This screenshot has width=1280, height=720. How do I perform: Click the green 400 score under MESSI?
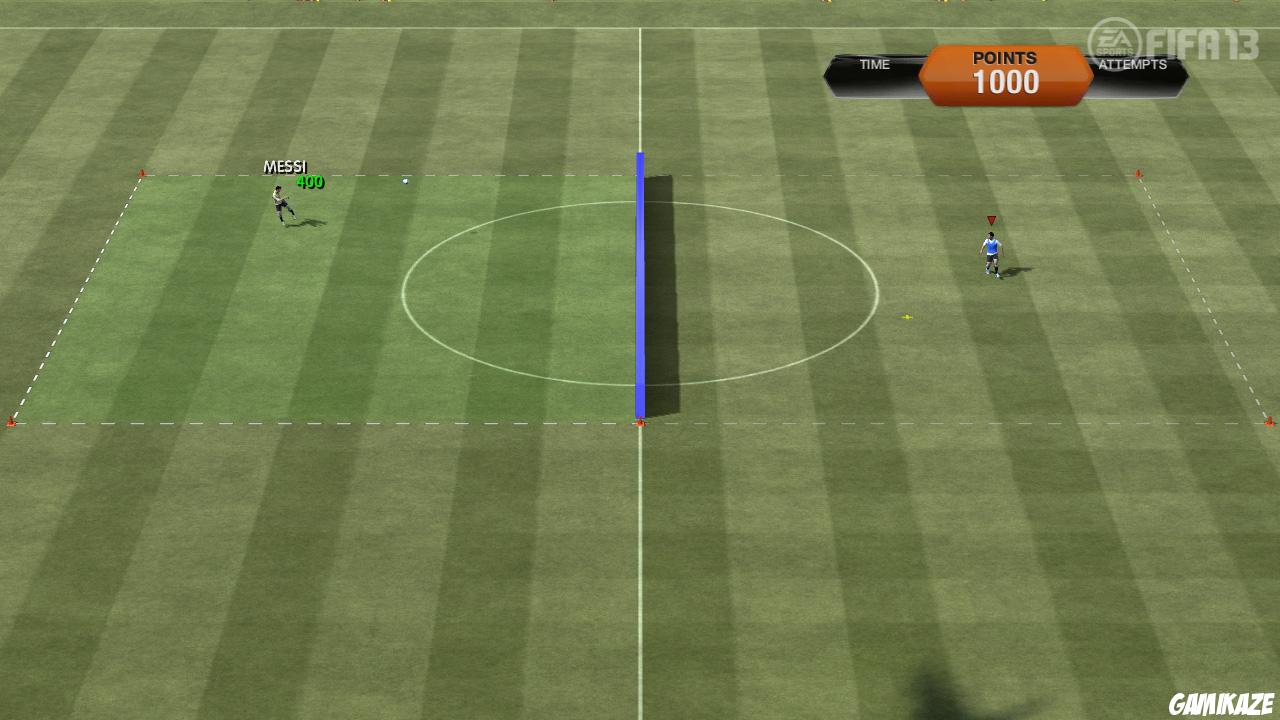click(311, 182)
